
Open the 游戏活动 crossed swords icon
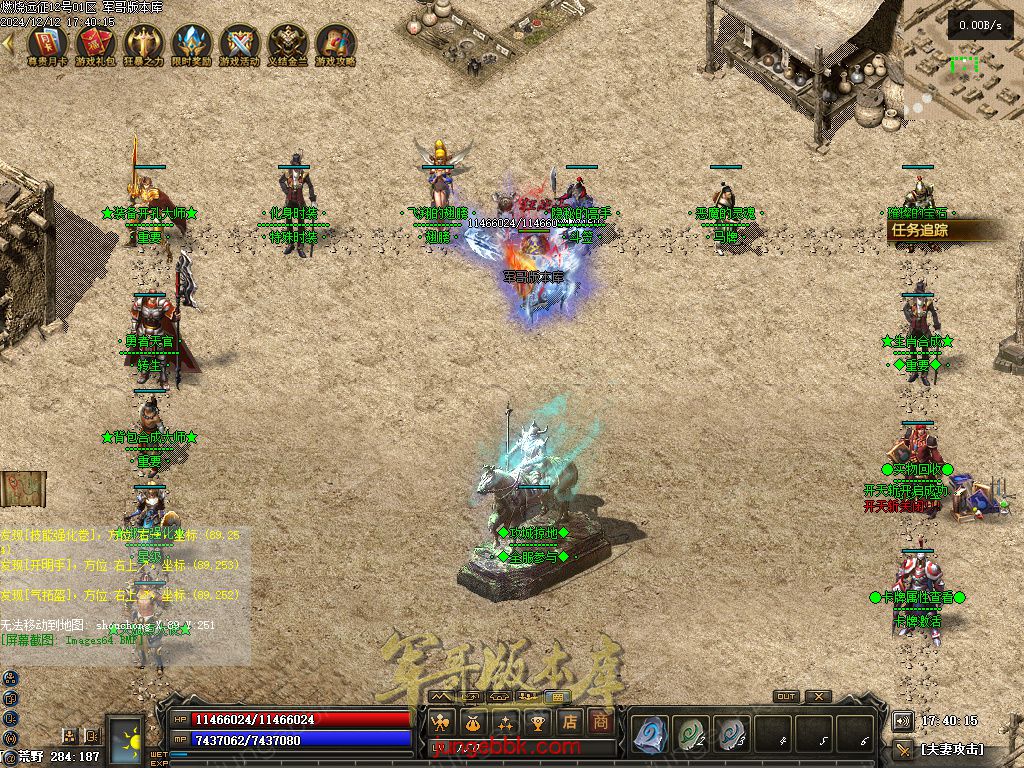(239, 44)
